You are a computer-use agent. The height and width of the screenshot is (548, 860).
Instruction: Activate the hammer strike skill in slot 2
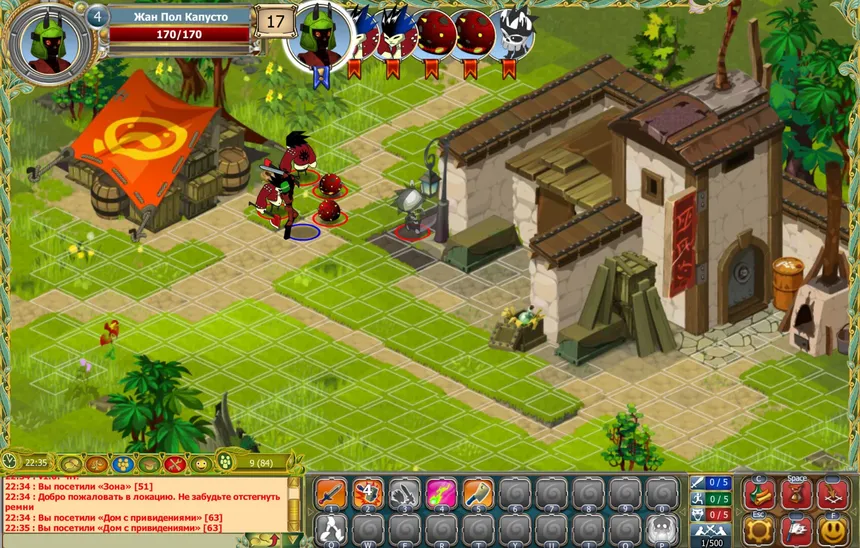(368, 494)
